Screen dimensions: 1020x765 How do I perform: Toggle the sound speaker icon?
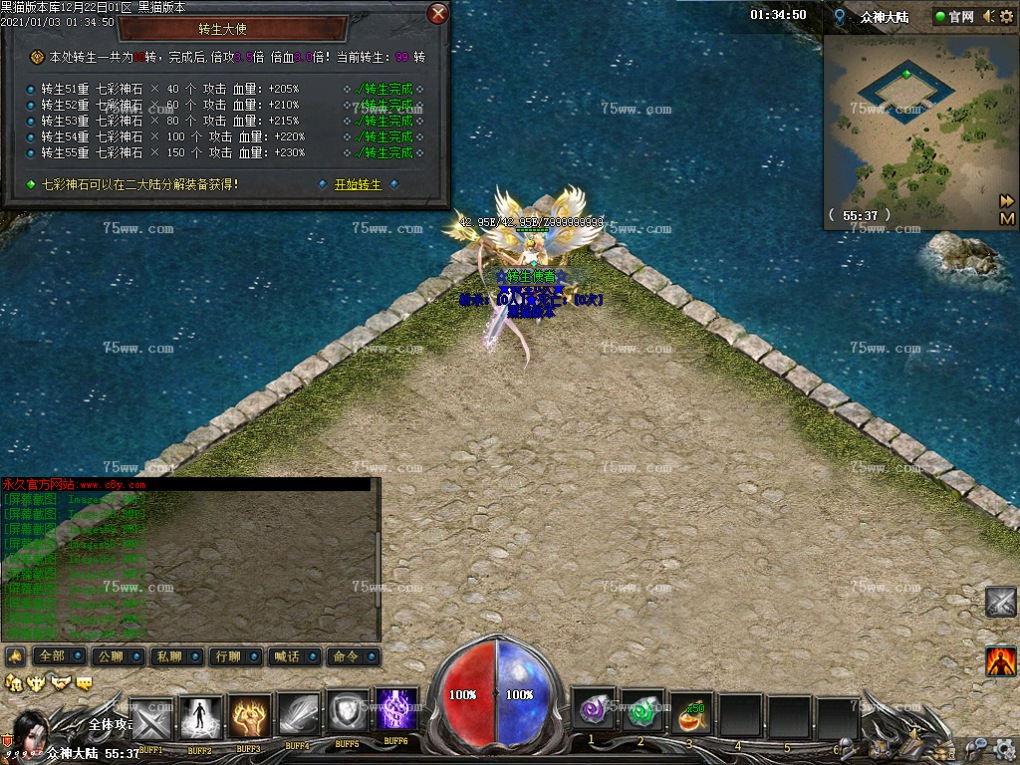pos(988,16)
